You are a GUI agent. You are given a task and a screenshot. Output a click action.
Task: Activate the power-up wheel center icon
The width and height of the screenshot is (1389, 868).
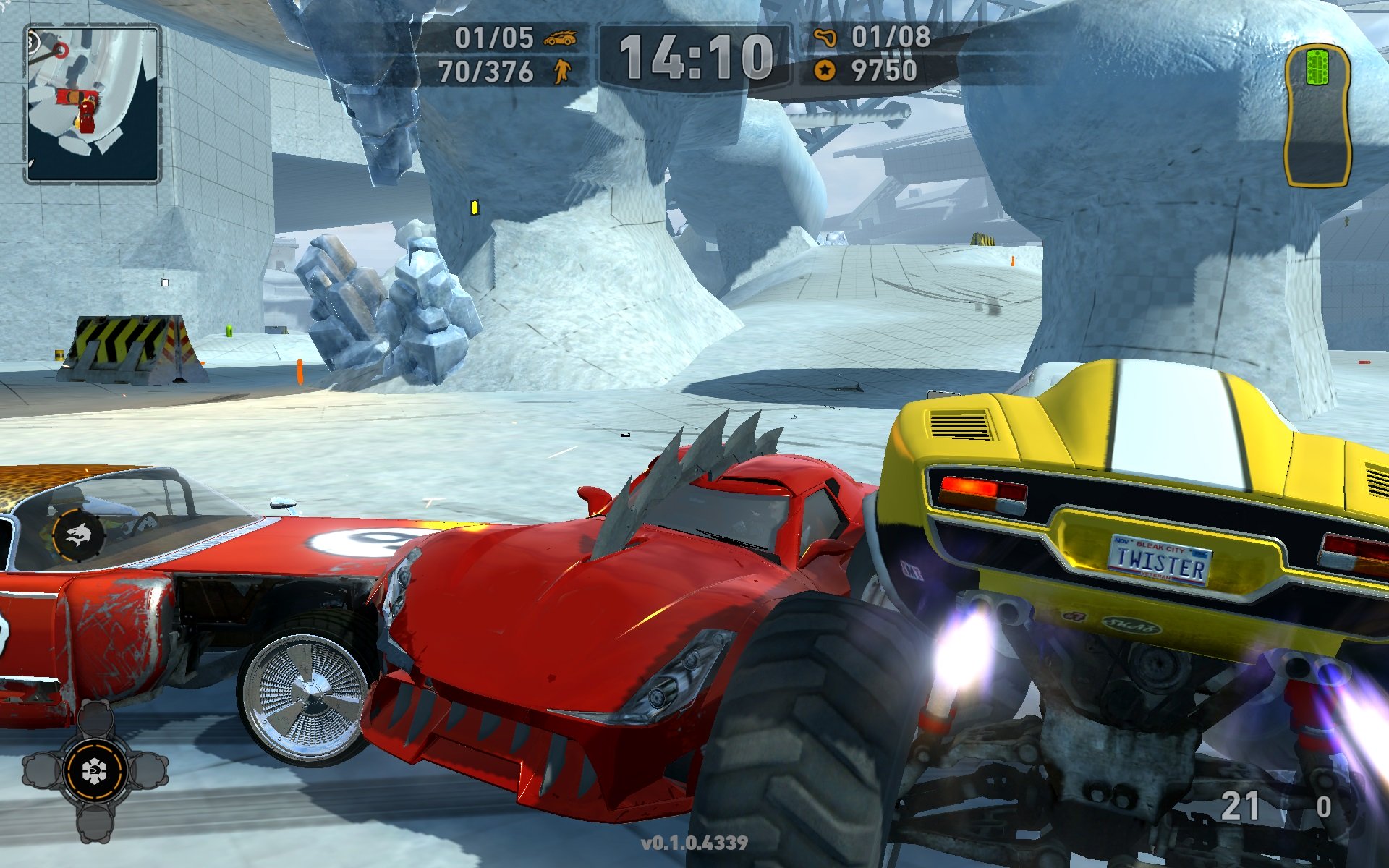[94, 771]
